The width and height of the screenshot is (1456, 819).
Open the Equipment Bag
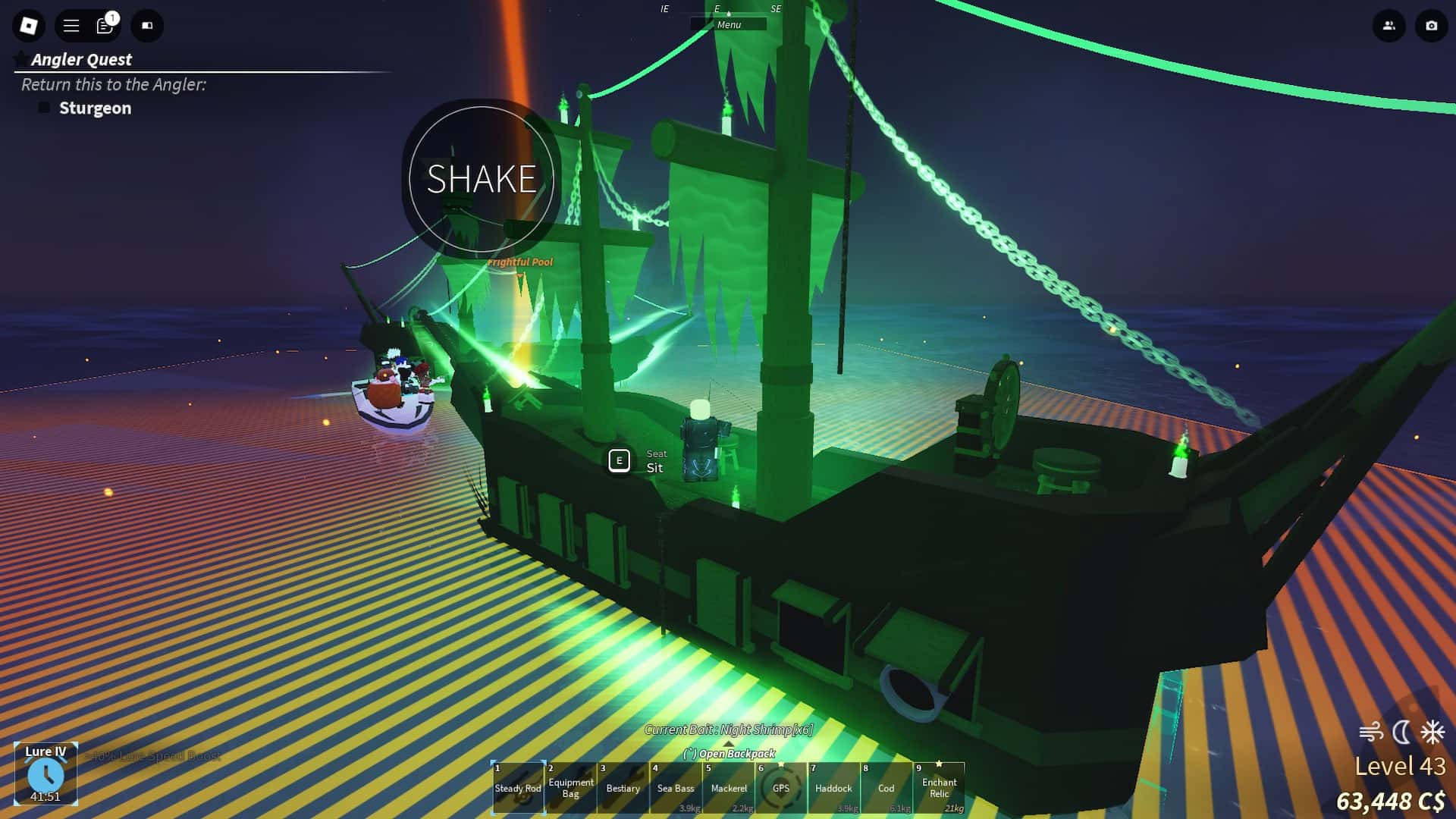(x=571, y=789)
